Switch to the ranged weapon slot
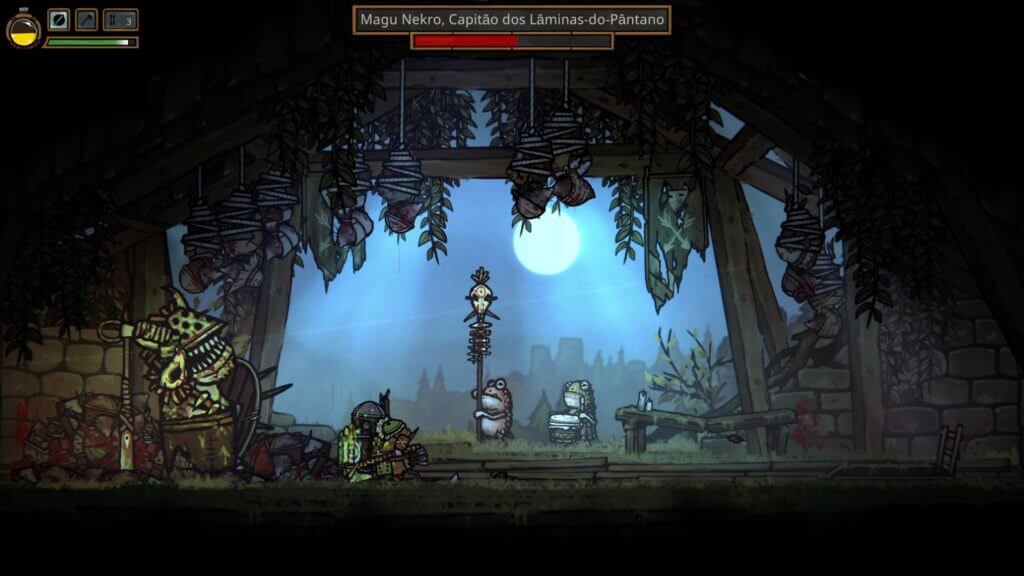This screenshot has width=1024, height=576. pos(87,20)
